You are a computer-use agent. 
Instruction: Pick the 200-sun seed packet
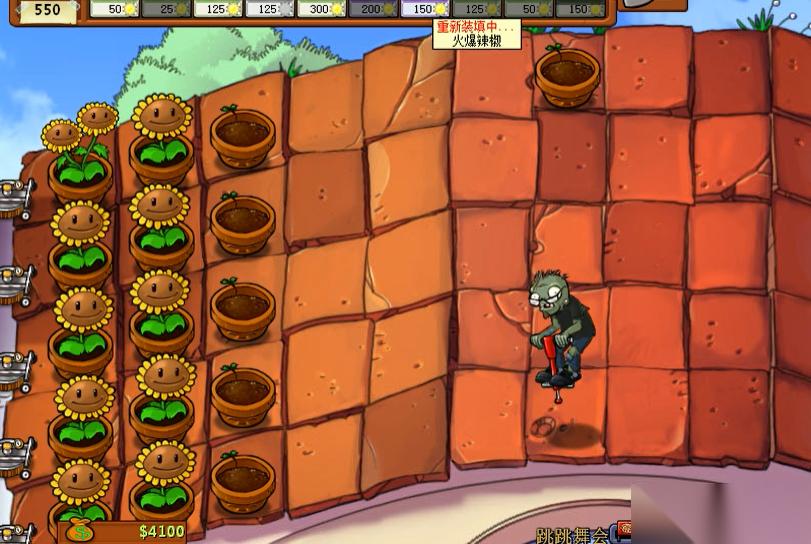point(373,9)
